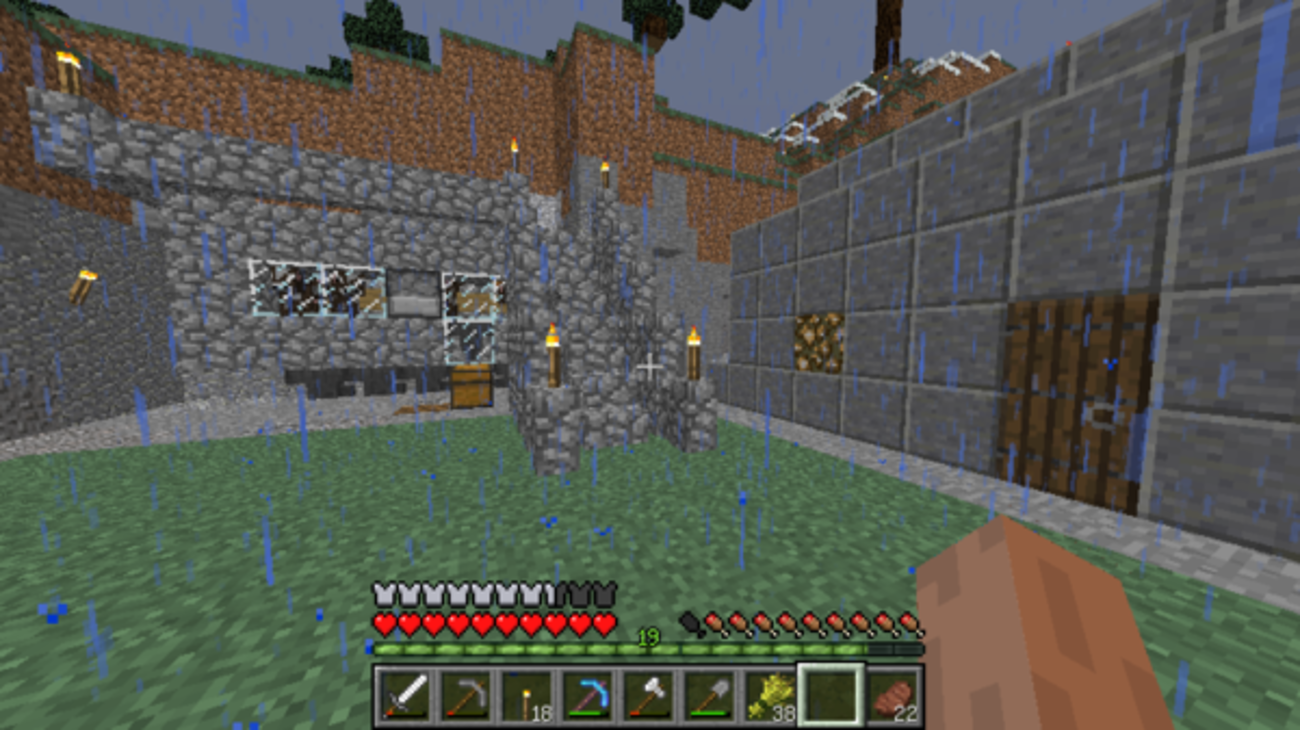Select the raw meat stack of 22
Image resolution: width=1300 pixels, height=730 pixels.
pos(892,695)
